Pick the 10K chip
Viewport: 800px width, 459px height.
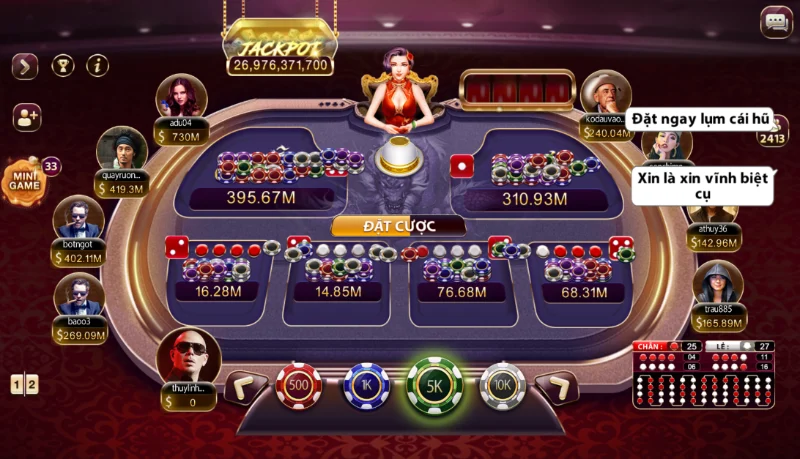click(502, 385)
